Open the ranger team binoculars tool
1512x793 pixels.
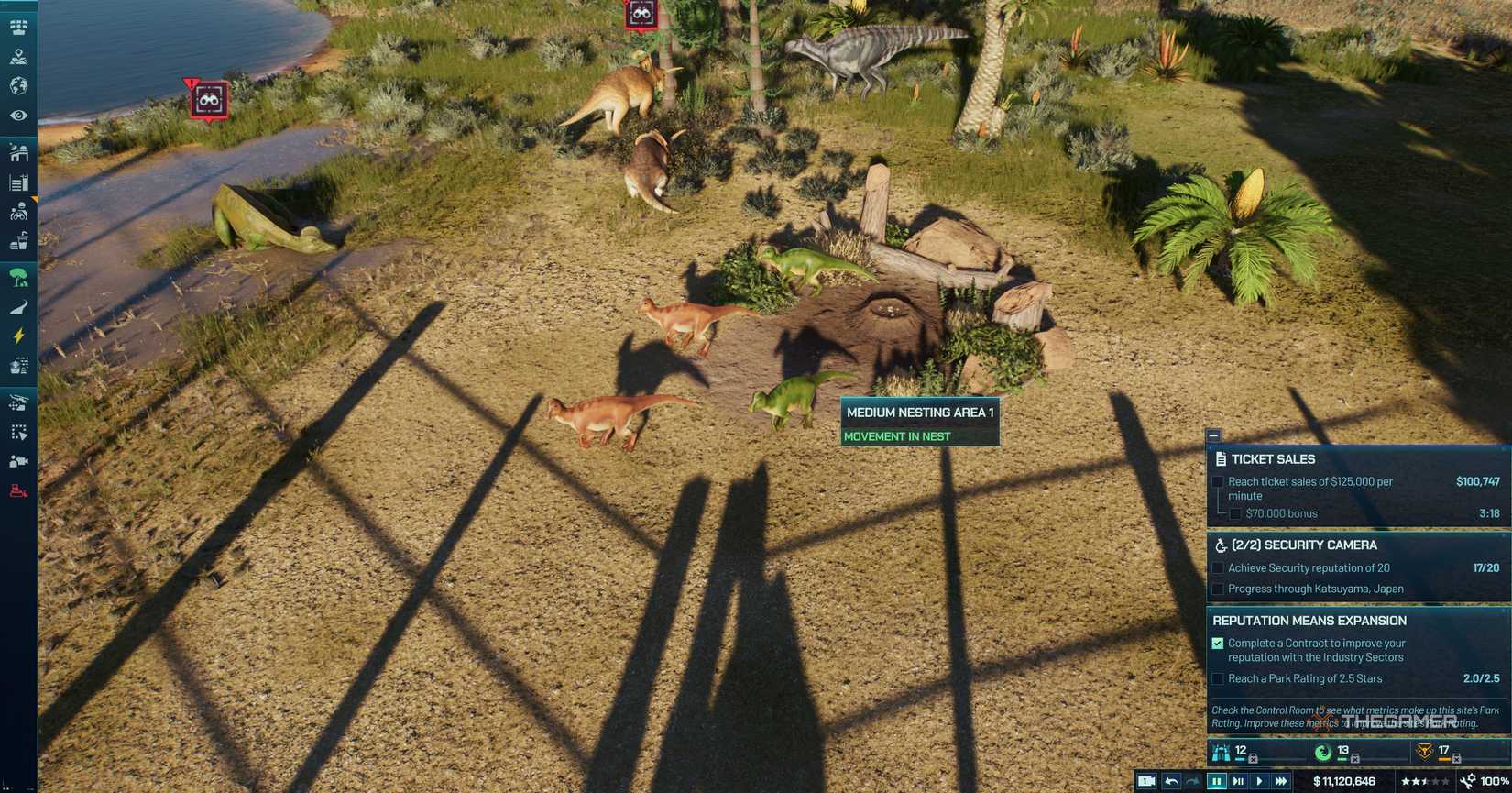(x=18, y=212)
